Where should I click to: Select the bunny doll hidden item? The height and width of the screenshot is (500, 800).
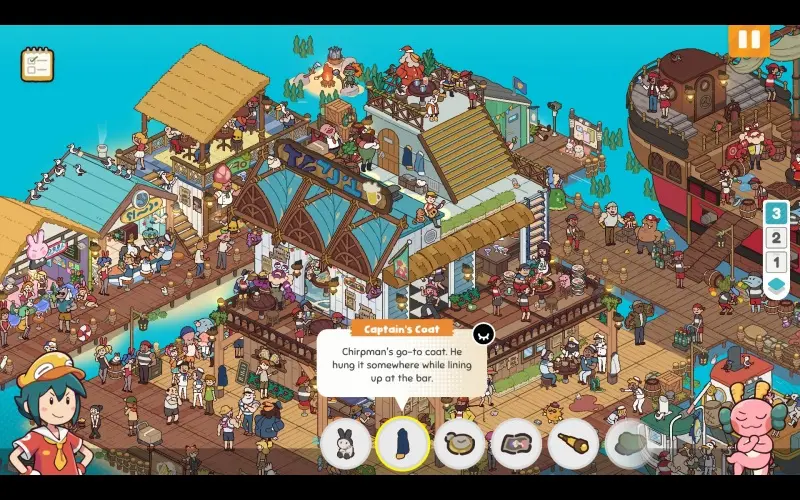[x=346, y=444]
